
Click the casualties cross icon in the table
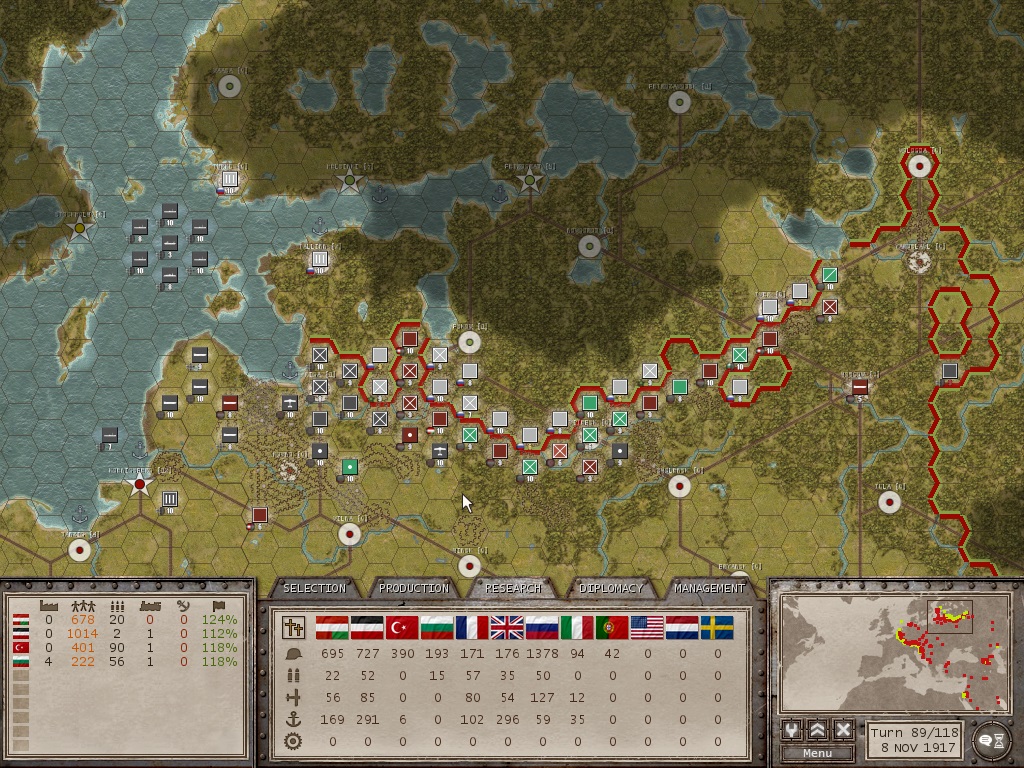coord(295,628)
